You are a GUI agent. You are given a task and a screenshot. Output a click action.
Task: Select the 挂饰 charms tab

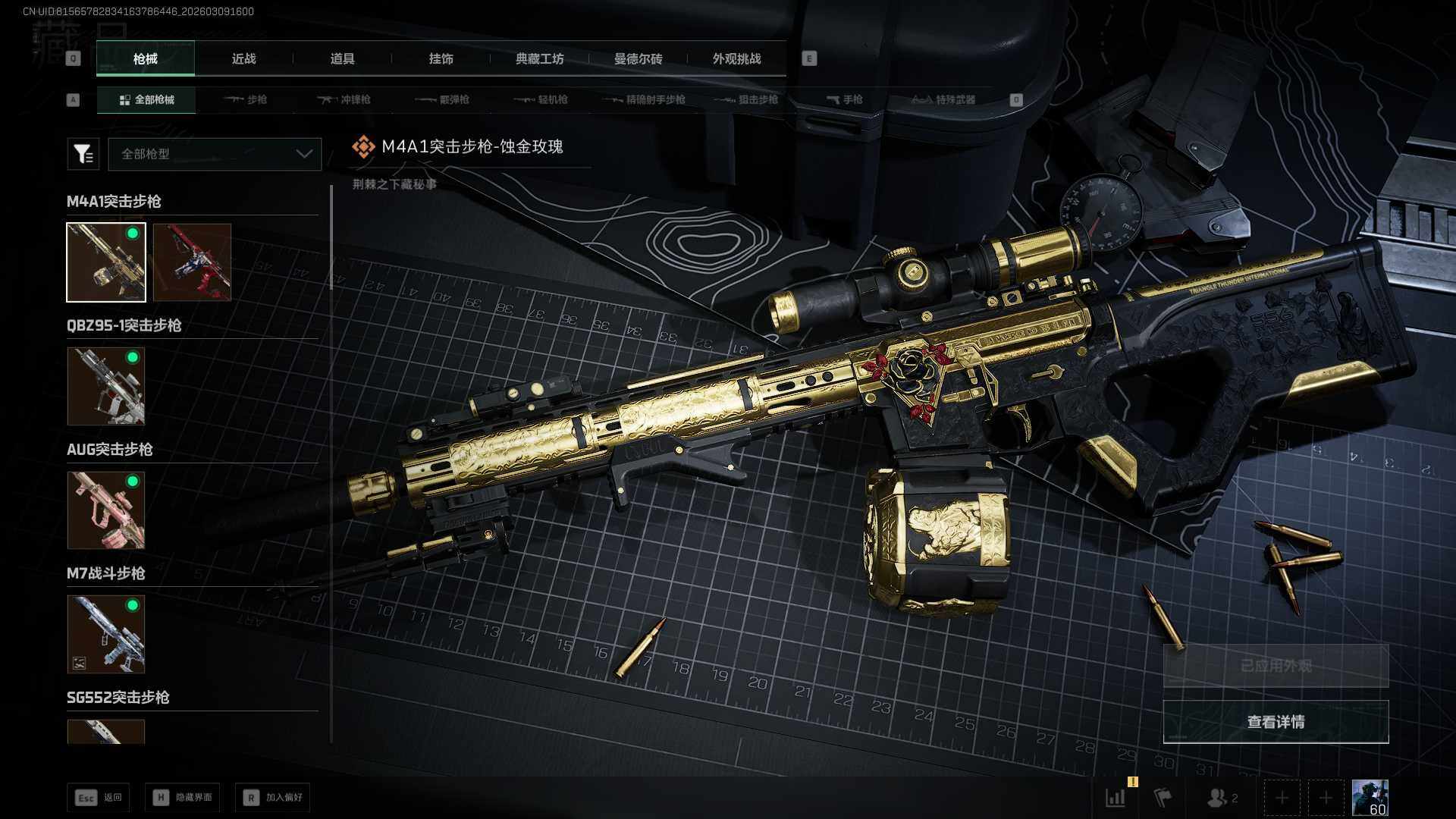[x=441, y=59]
